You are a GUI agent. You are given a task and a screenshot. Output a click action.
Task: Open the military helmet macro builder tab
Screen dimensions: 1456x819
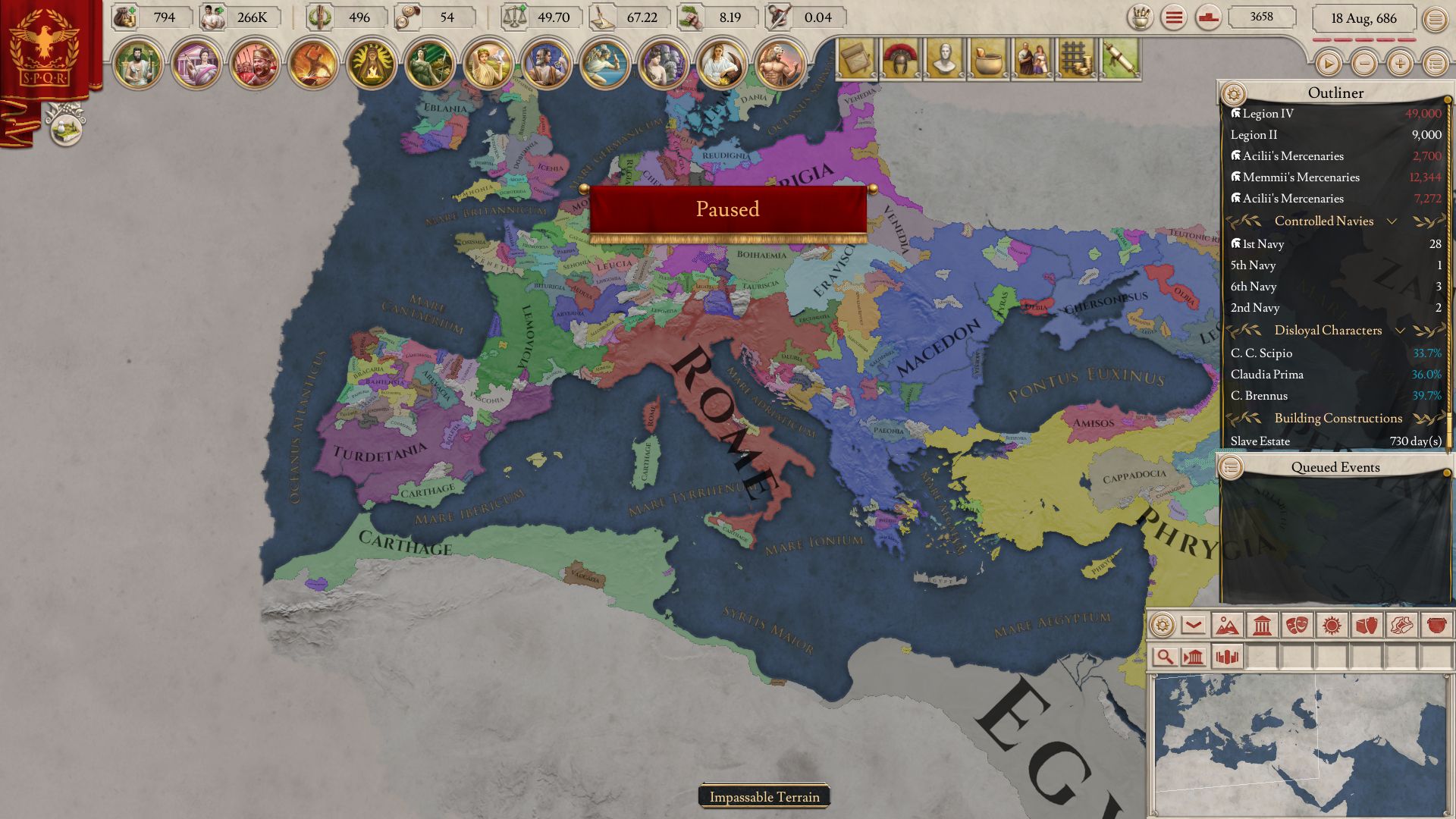(900, 59)
